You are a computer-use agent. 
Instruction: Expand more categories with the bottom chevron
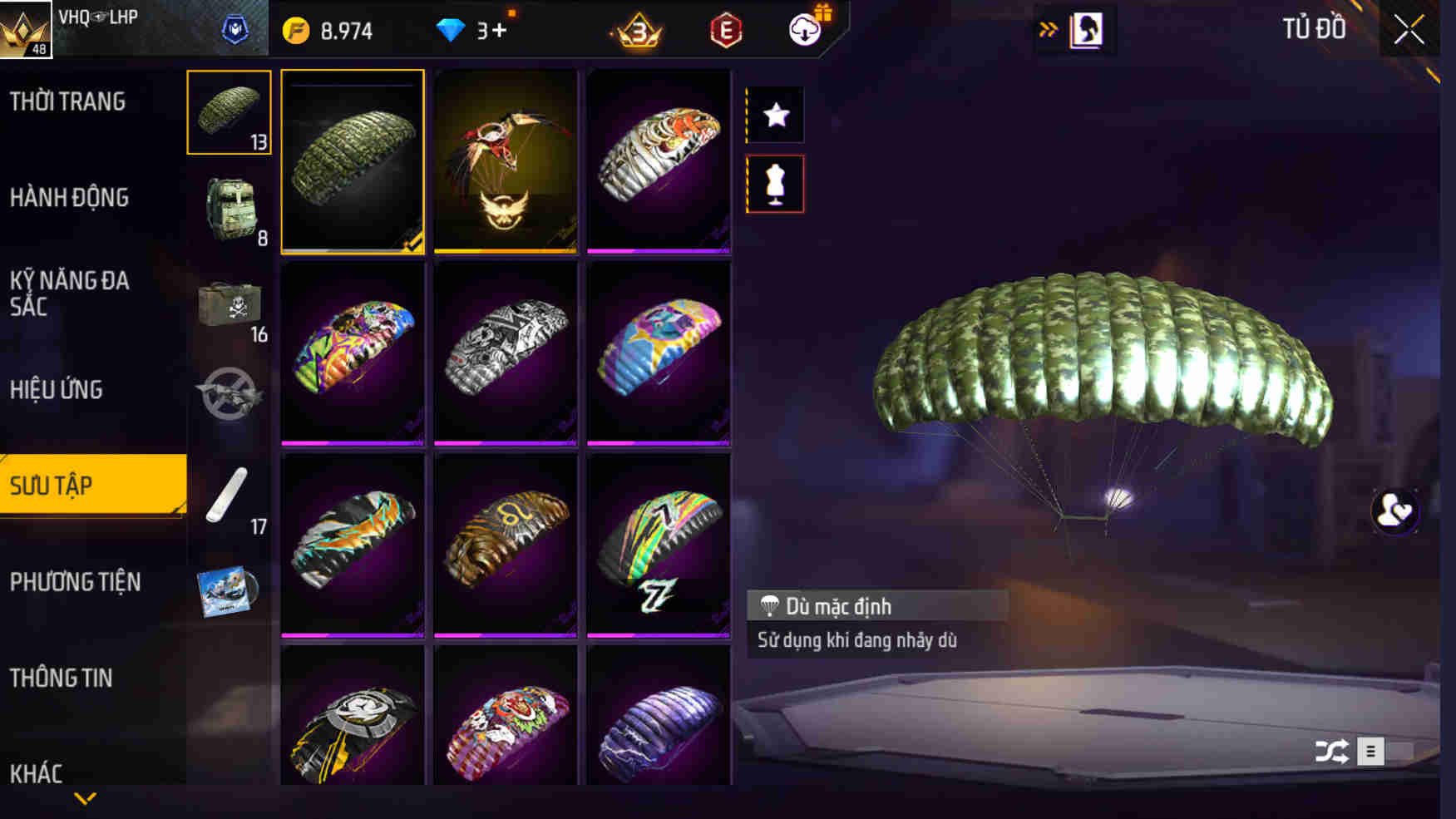point(83,800)
